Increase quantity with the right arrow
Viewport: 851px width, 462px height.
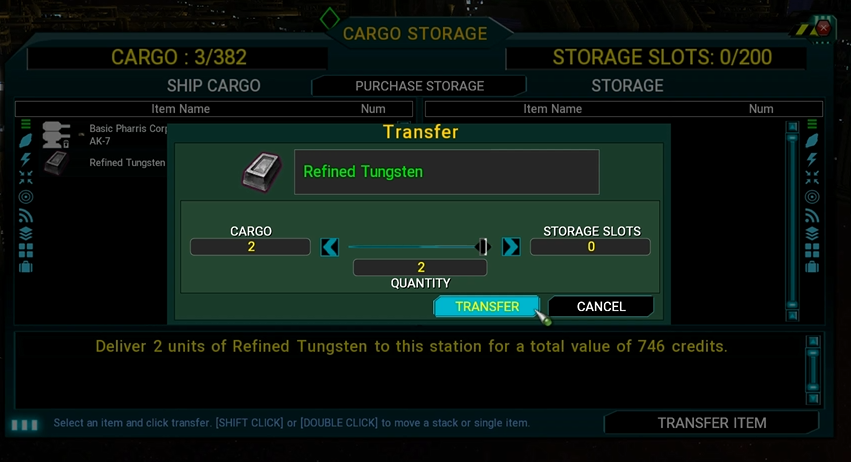(511, 246)
